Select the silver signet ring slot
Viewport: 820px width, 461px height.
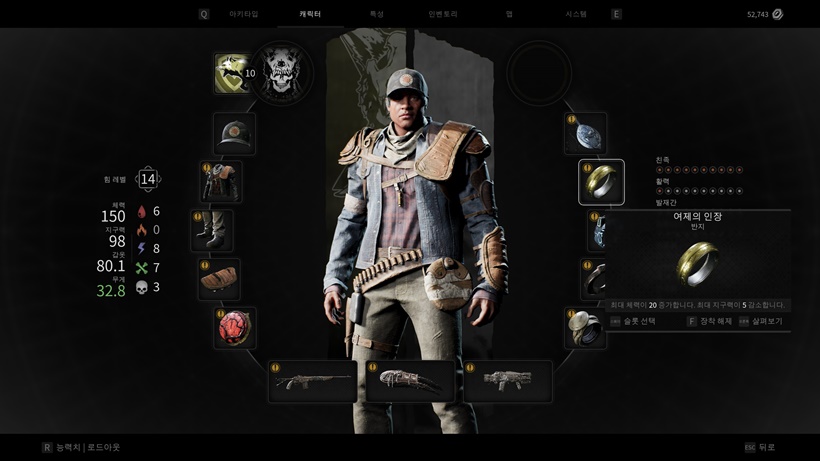585,328
